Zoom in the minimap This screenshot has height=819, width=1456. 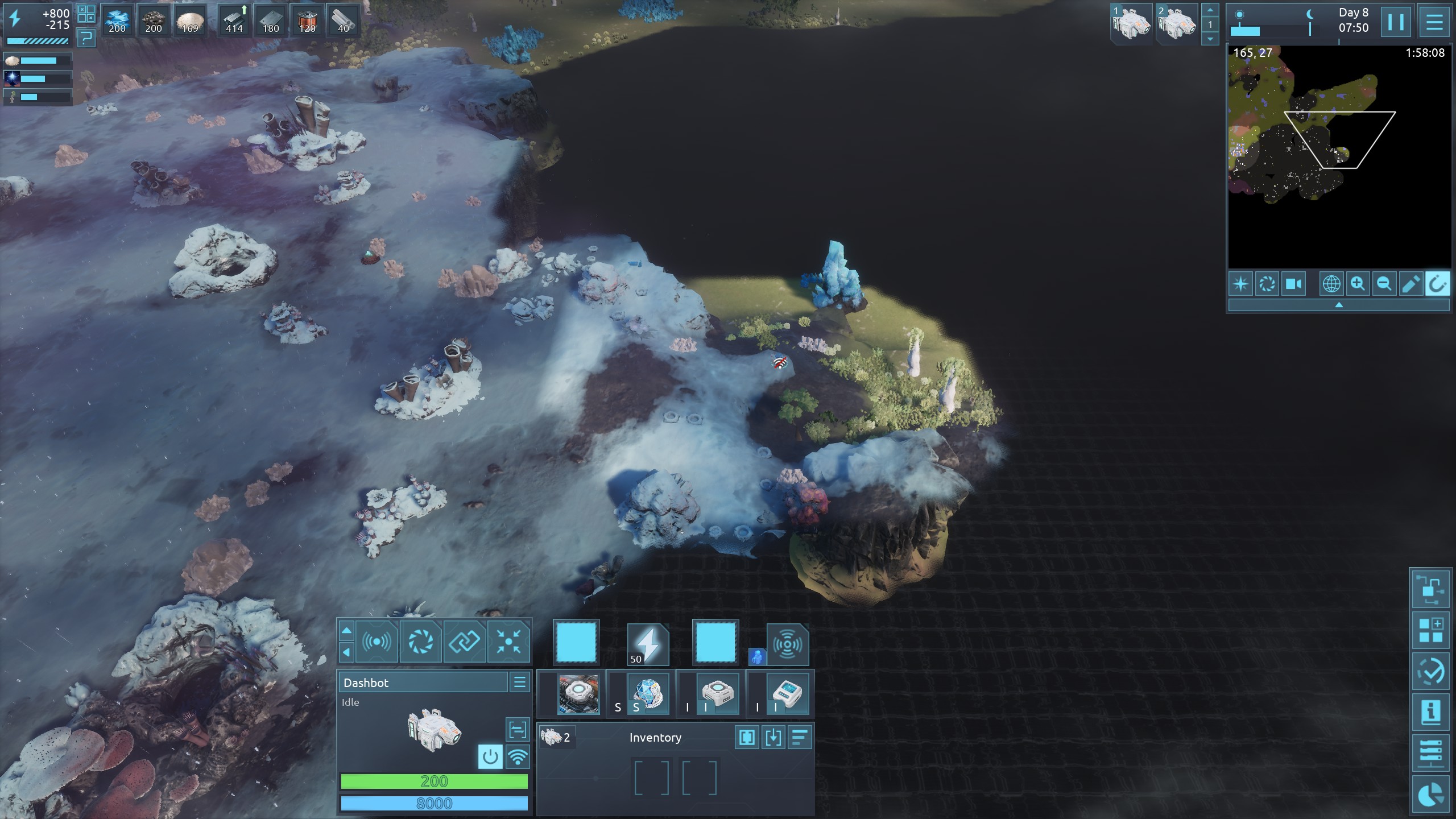point(1358,284)
